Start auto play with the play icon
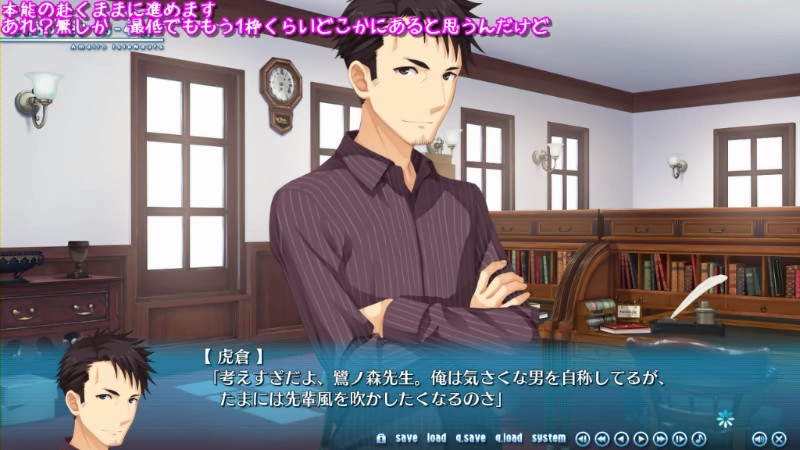 pos(641,438)
